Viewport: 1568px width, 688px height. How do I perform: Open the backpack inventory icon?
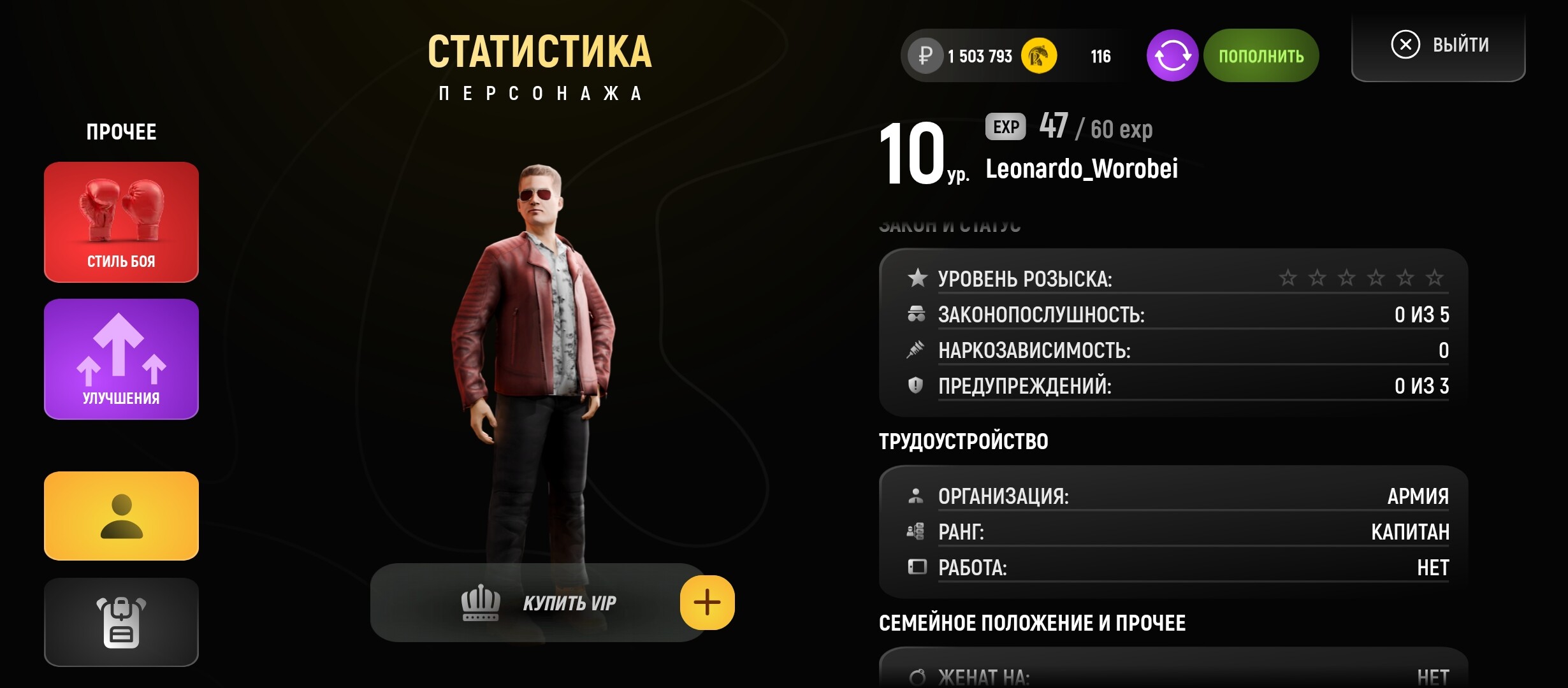121,621
